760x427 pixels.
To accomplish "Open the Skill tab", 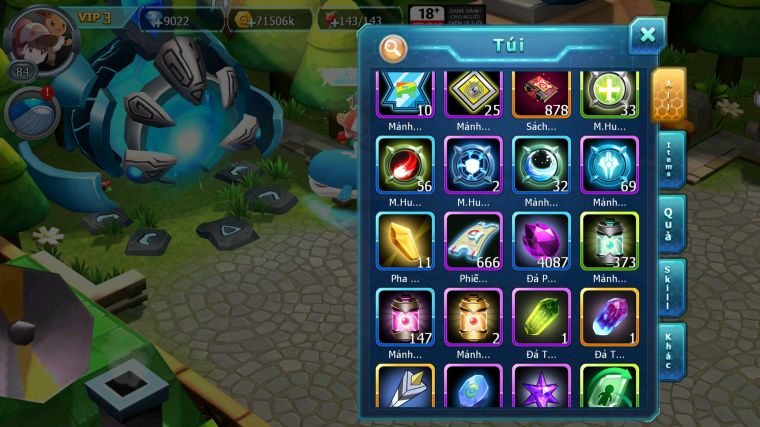I will click(x=670, y=287).
